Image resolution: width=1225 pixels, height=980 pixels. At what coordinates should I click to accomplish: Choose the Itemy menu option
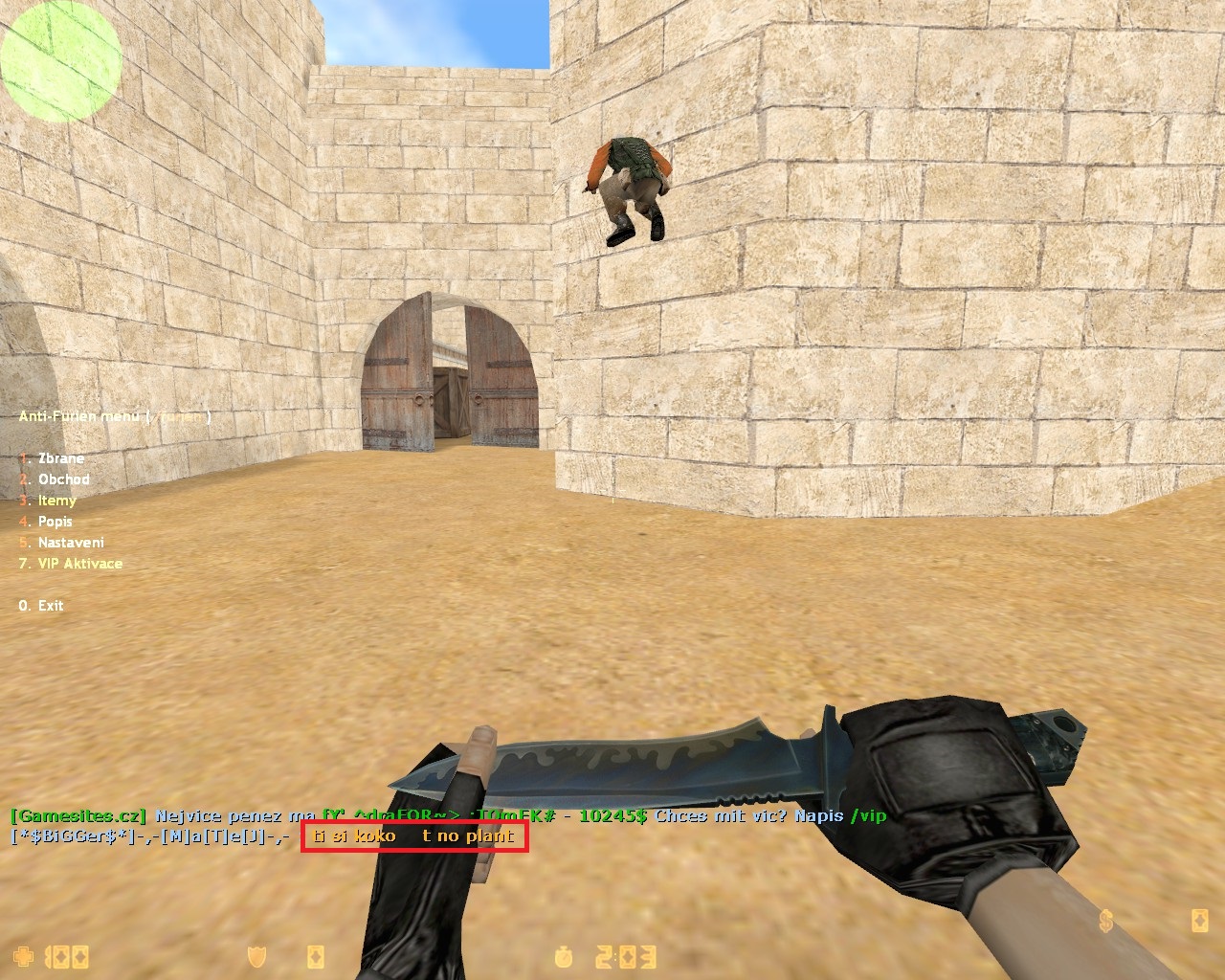click(x=56, y=501)
